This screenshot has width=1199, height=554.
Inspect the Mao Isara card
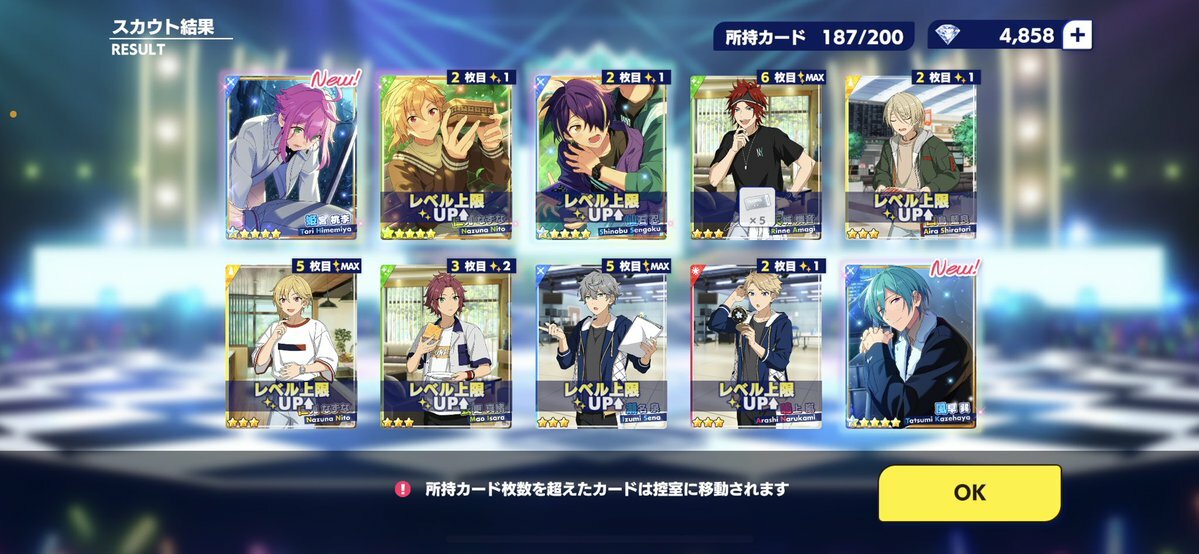coord(446,345)
